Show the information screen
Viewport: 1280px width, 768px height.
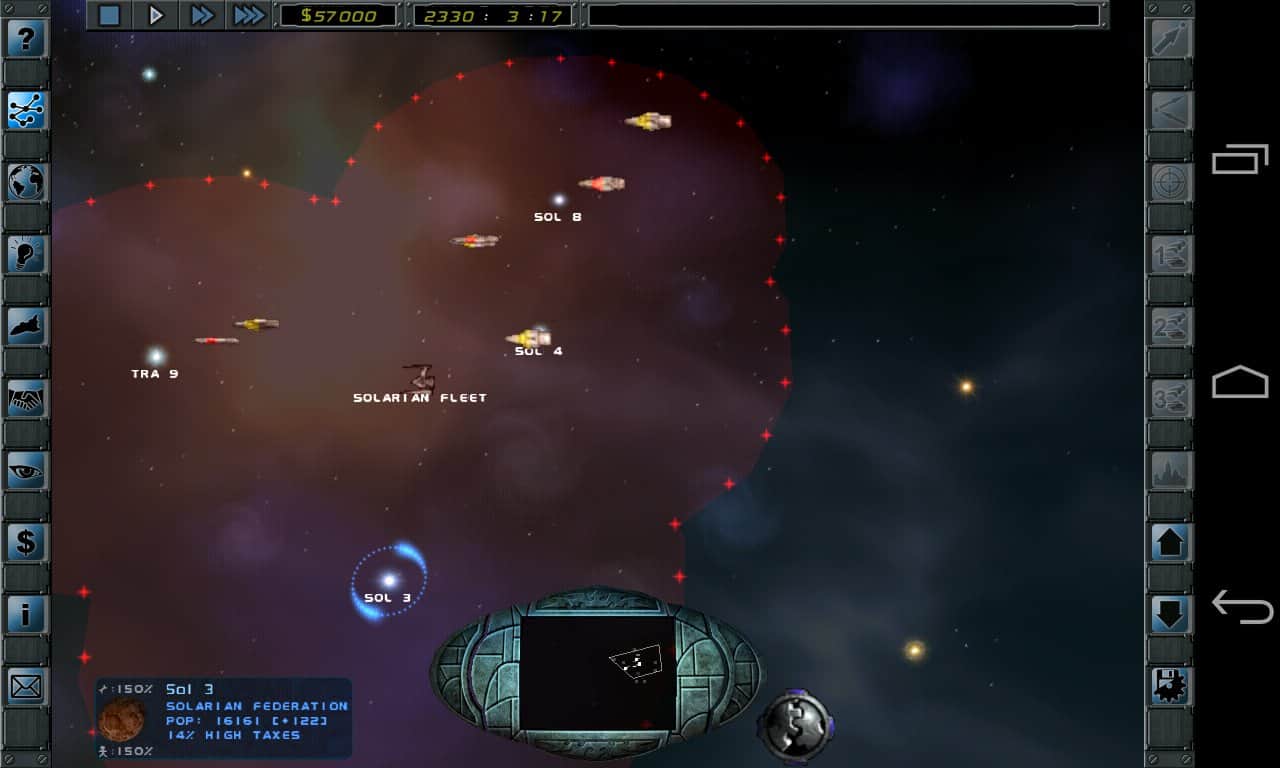tap(27, 614)
